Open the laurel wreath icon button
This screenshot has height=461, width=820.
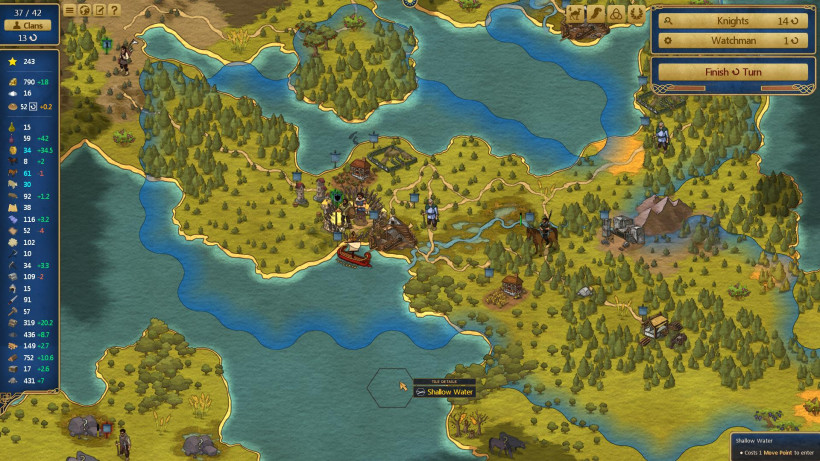(x=634, y=14)
